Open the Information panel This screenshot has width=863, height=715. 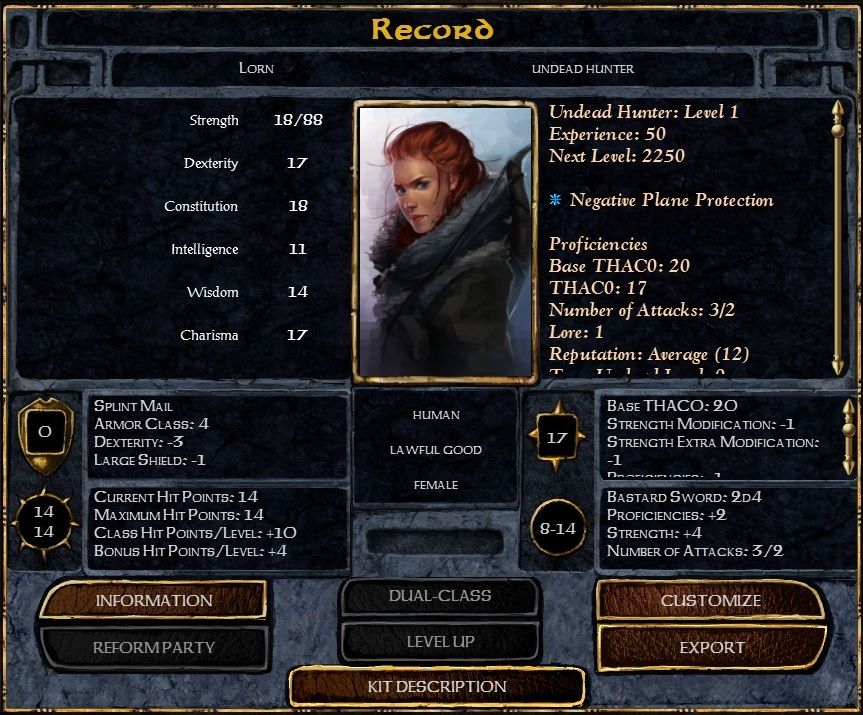[154, 600]
